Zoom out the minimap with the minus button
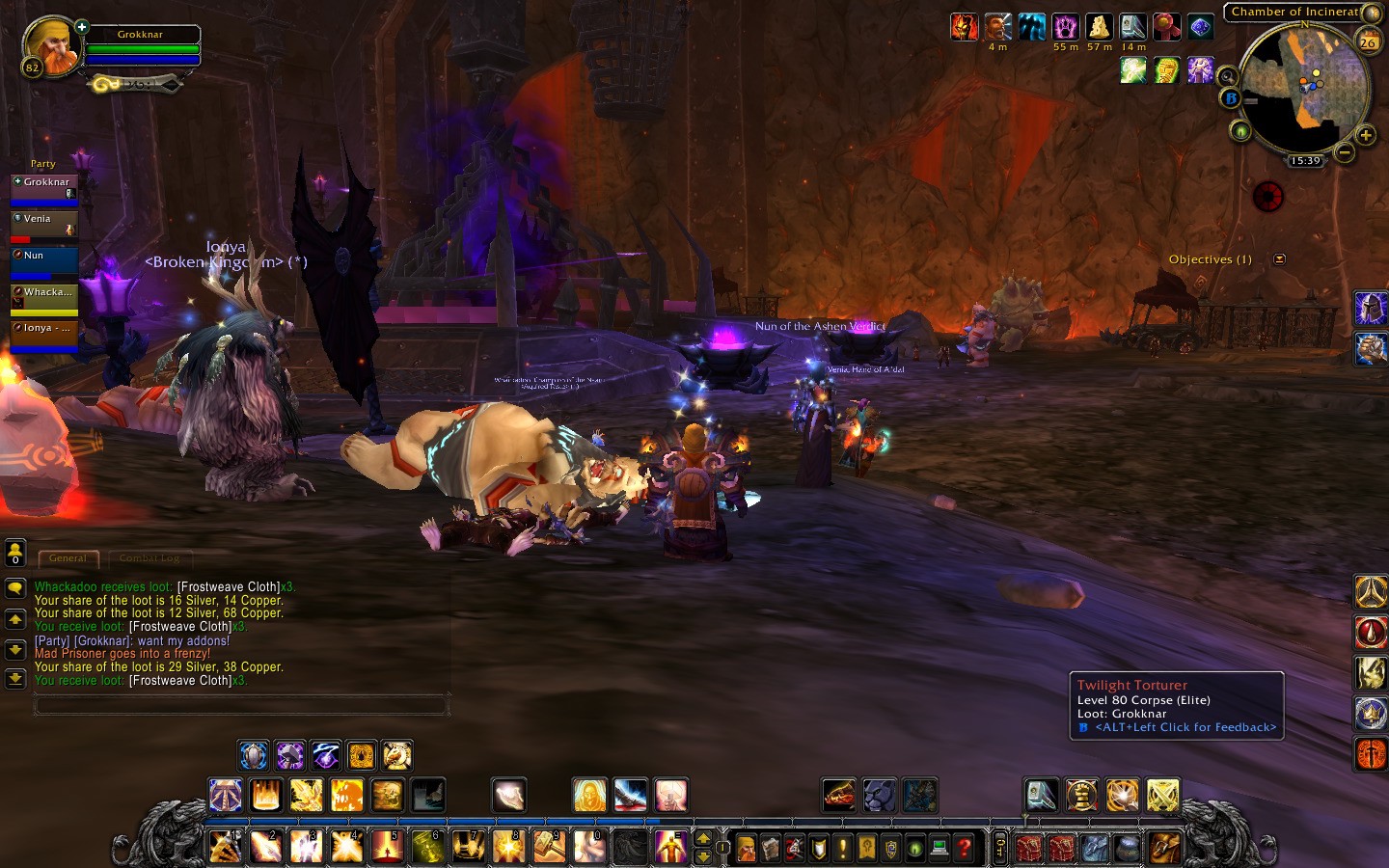The height and width of the screenshot is (868, 1389). [x=1345, y=151]
